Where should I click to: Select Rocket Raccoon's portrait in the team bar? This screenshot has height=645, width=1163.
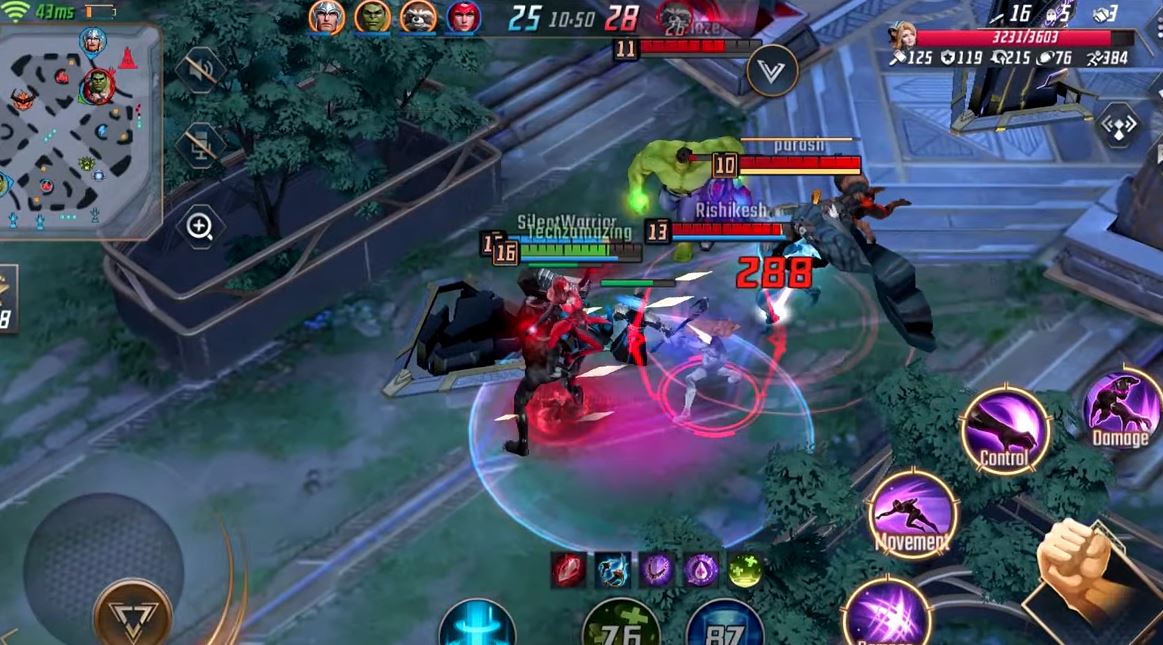tap(418, 16)
